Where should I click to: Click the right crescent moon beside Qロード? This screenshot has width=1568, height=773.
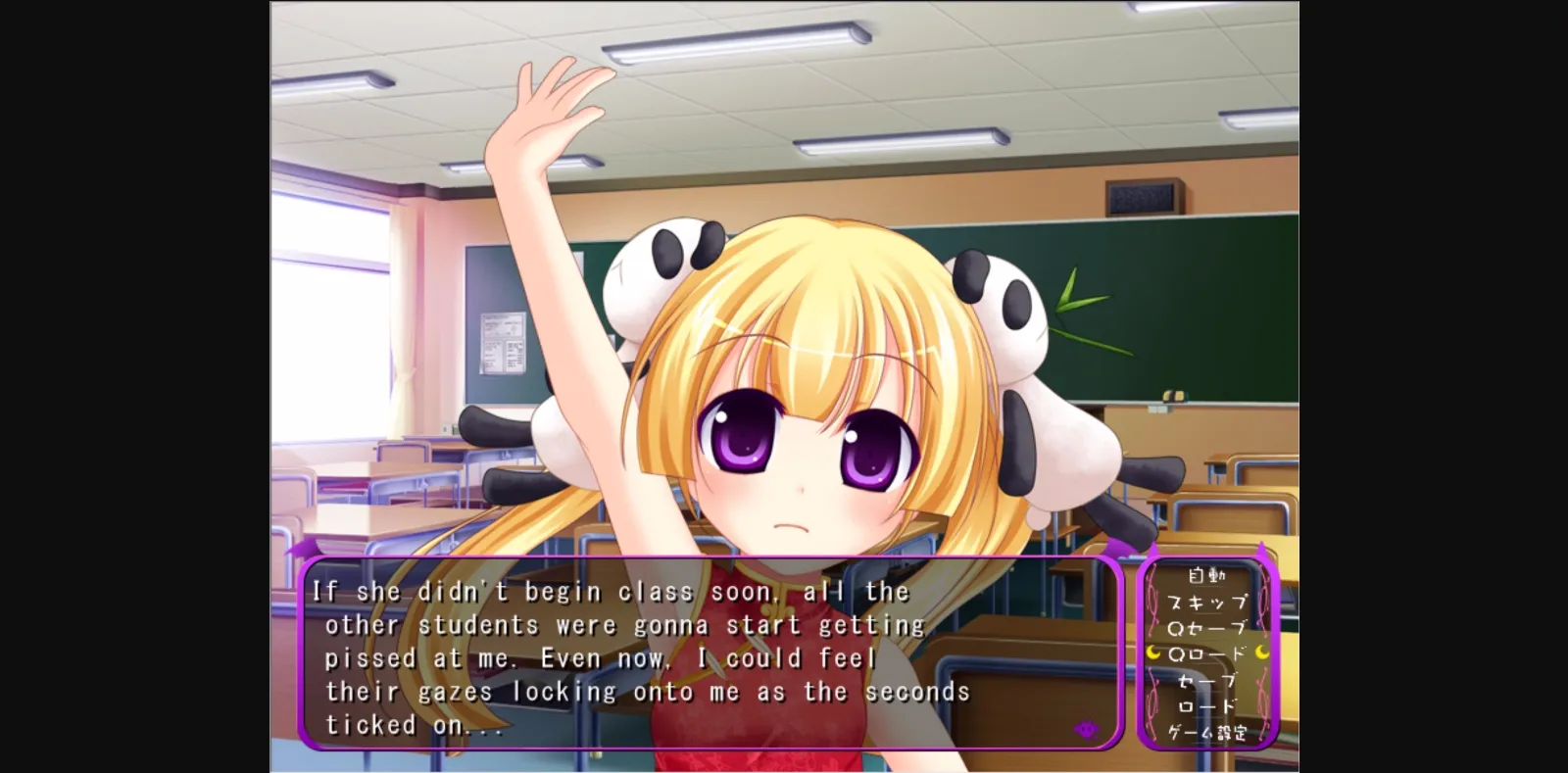pyautogui.click(x=1262, y=652)
